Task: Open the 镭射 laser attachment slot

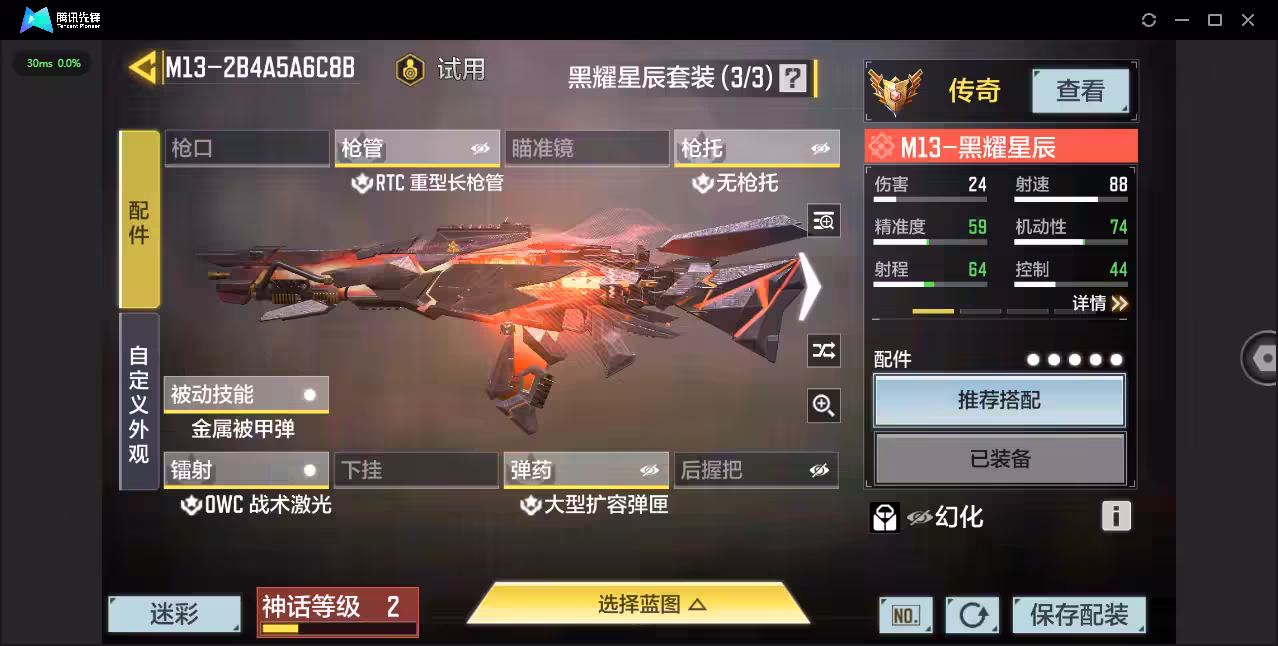Action: tap(246, 470)
